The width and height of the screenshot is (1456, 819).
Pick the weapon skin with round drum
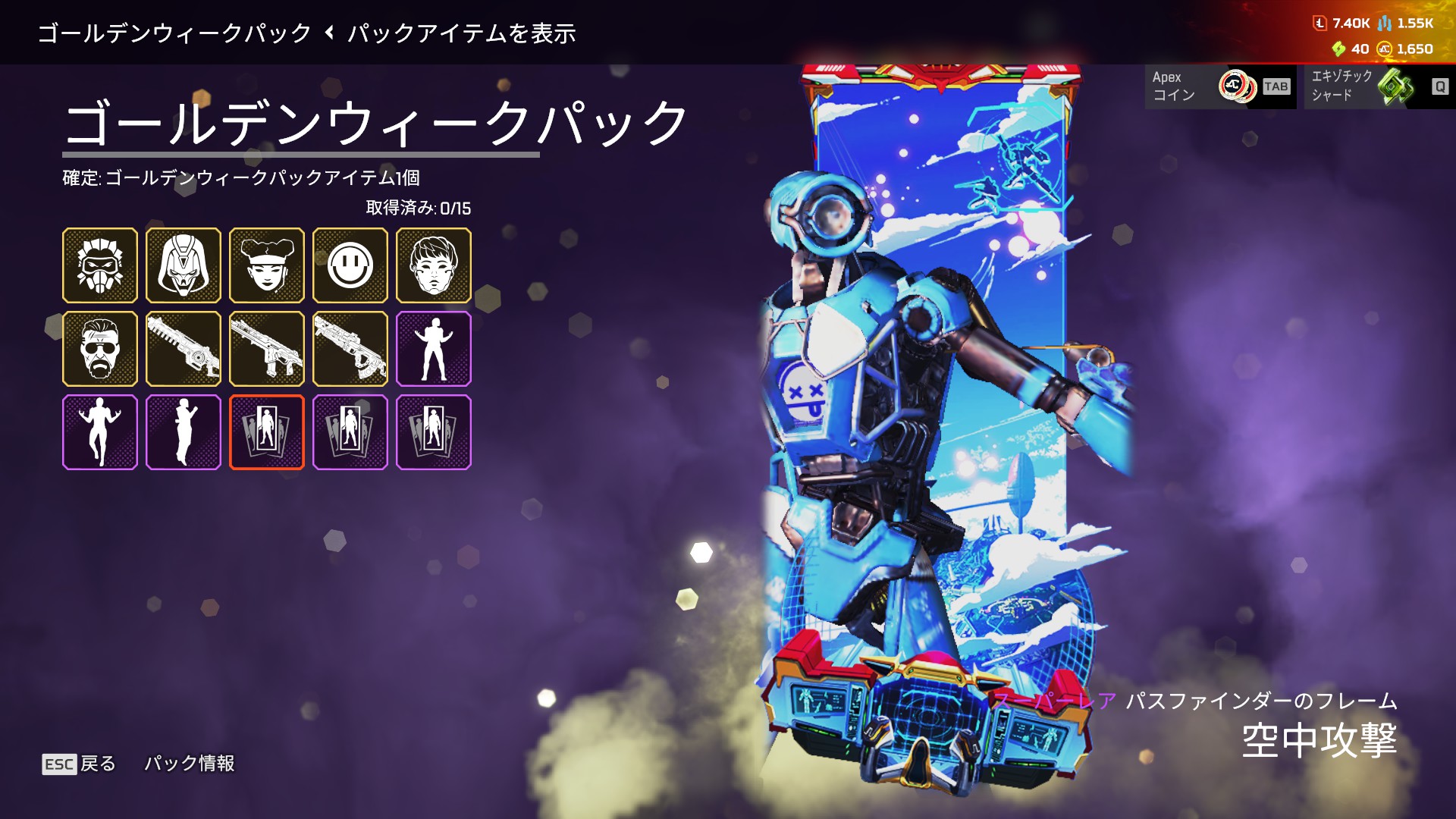pyautogui.click(x=184, y=349)
